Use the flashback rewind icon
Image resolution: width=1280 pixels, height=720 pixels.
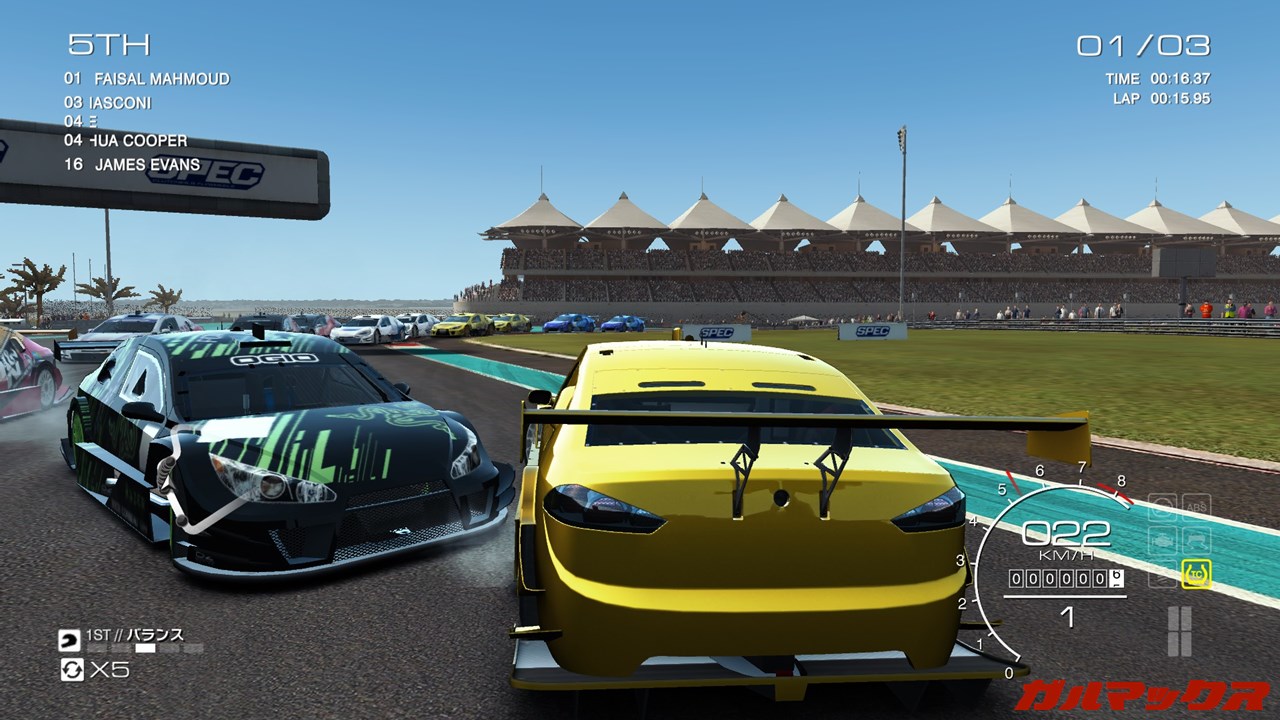tap(72, 669)
